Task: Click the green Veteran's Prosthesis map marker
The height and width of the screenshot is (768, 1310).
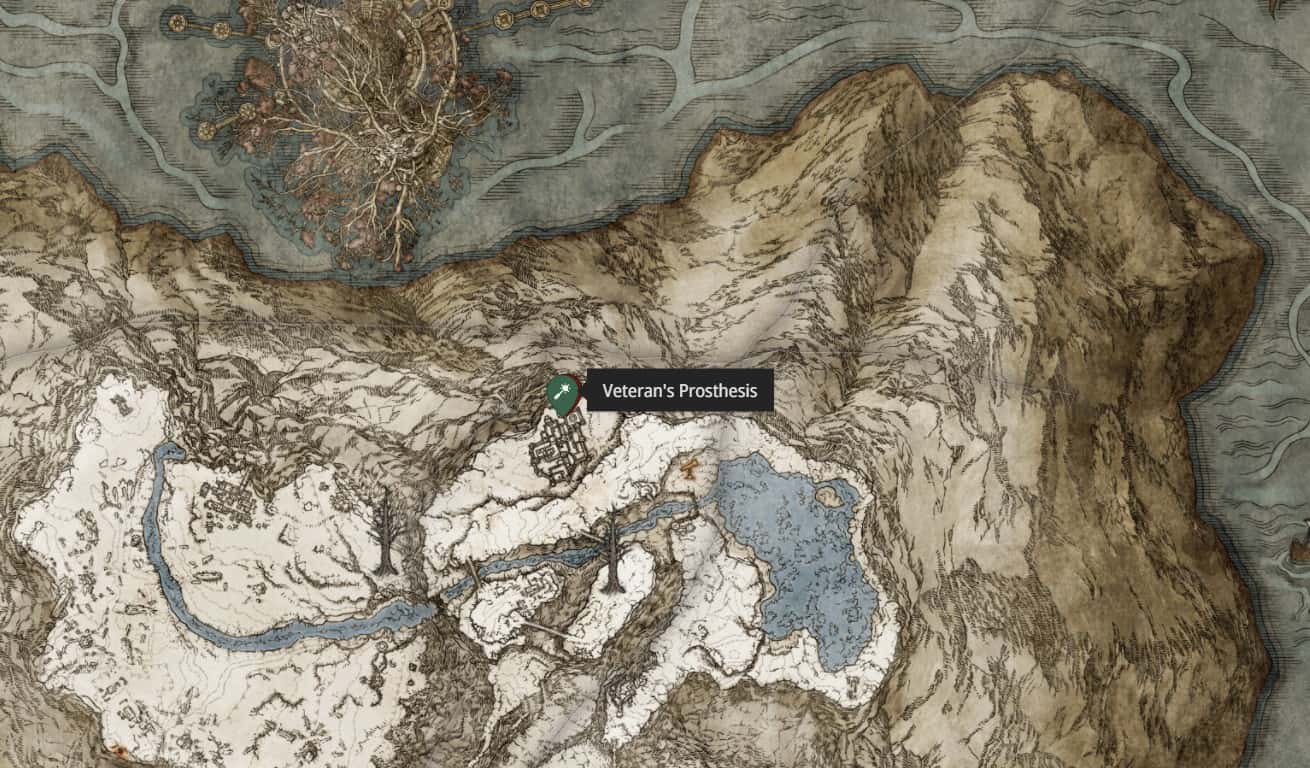Action: coord(562,394)
